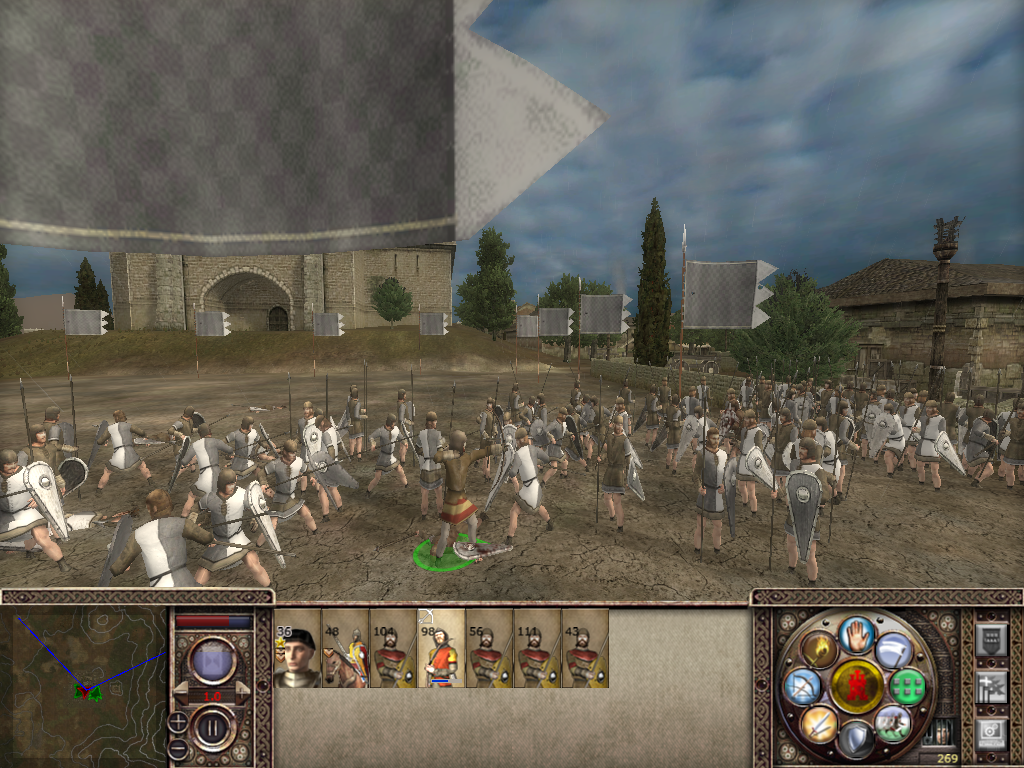Click the gear-shaped options button
The width and height of the screenshot is (1024, 768).
[991, 733]
